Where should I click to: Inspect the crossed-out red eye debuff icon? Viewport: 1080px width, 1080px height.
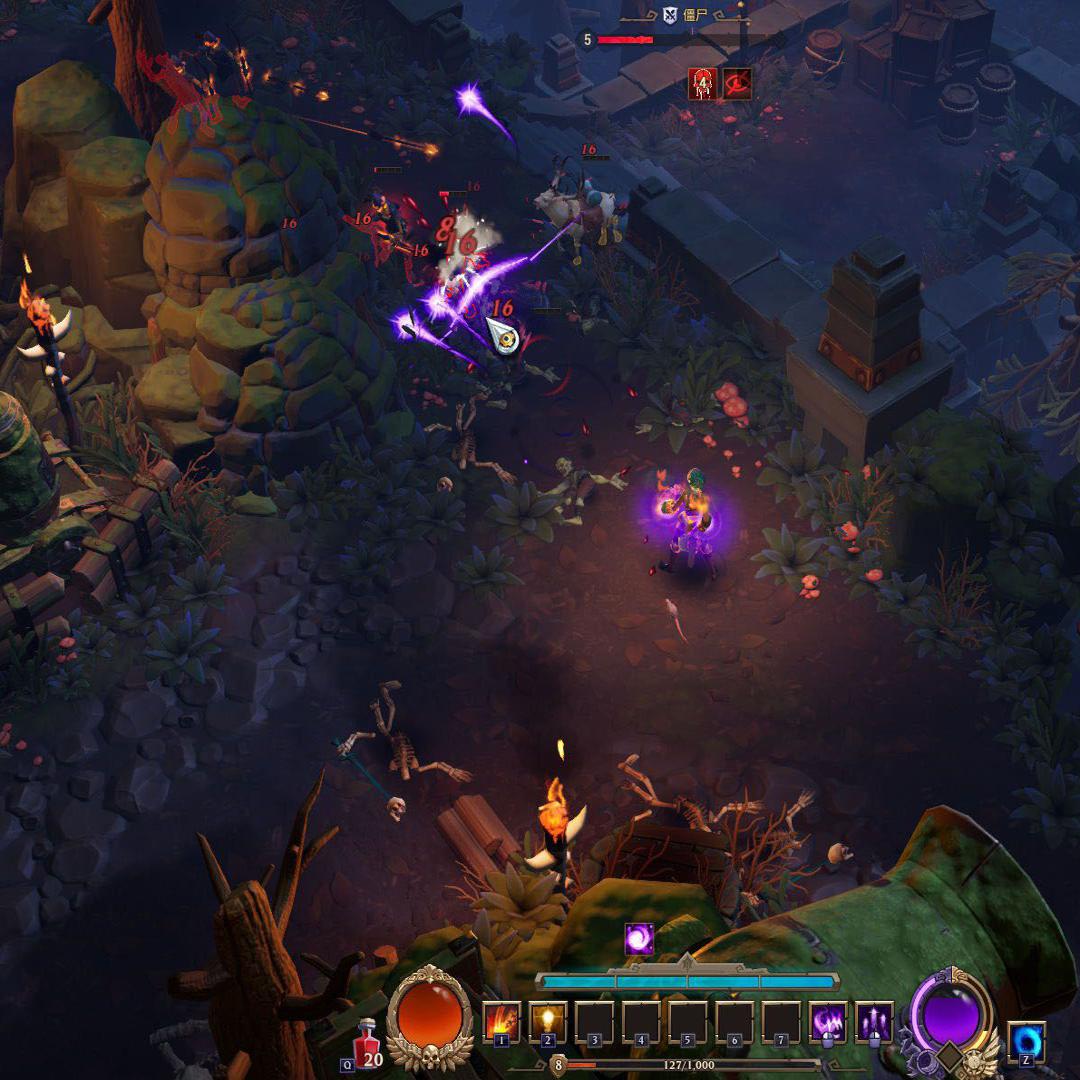pyautogui.click(x=738, y=84)
